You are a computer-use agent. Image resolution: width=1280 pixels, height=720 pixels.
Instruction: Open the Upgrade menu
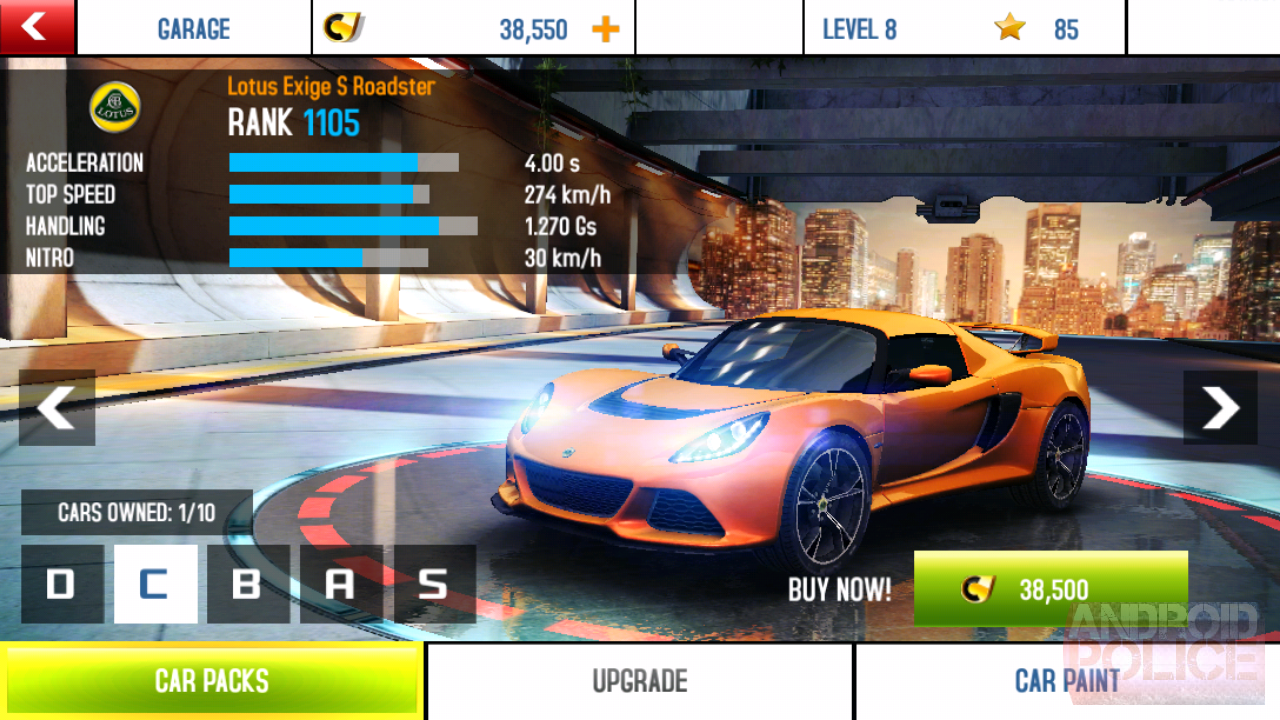click(x=640, y=681)
